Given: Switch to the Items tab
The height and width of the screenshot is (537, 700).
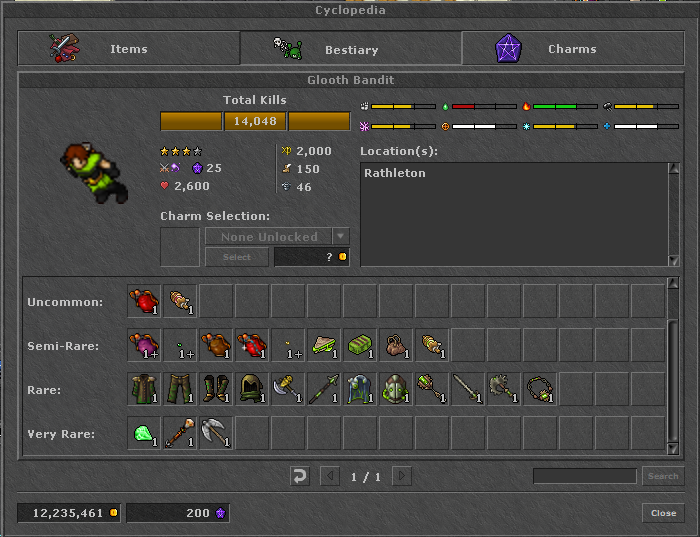Looking at the screenshot, I should click(128, 48).
